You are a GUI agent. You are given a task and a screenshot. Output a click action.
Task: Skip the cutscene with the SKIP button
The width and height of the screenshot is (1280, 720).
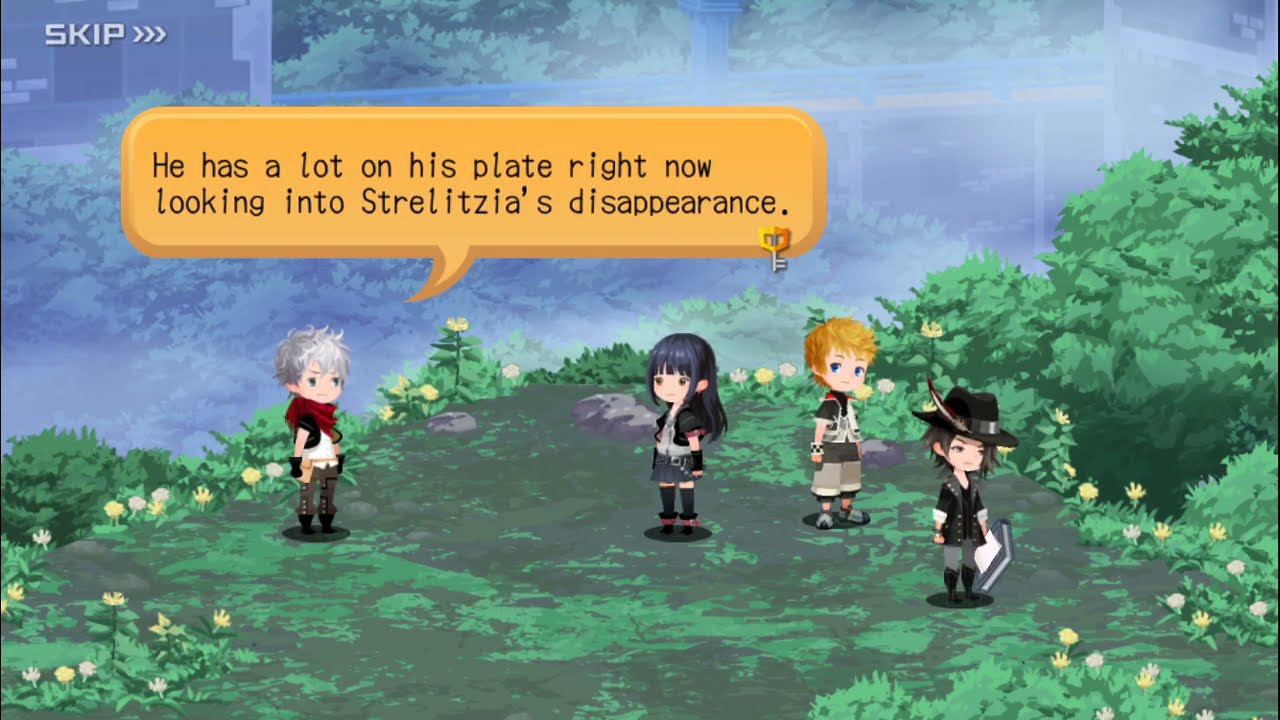pos(105,36)
